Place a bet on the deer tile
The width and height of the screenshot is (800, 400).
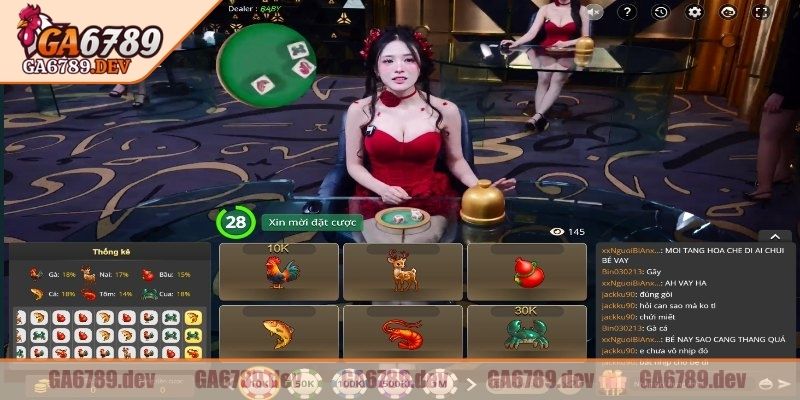(402, 271)
